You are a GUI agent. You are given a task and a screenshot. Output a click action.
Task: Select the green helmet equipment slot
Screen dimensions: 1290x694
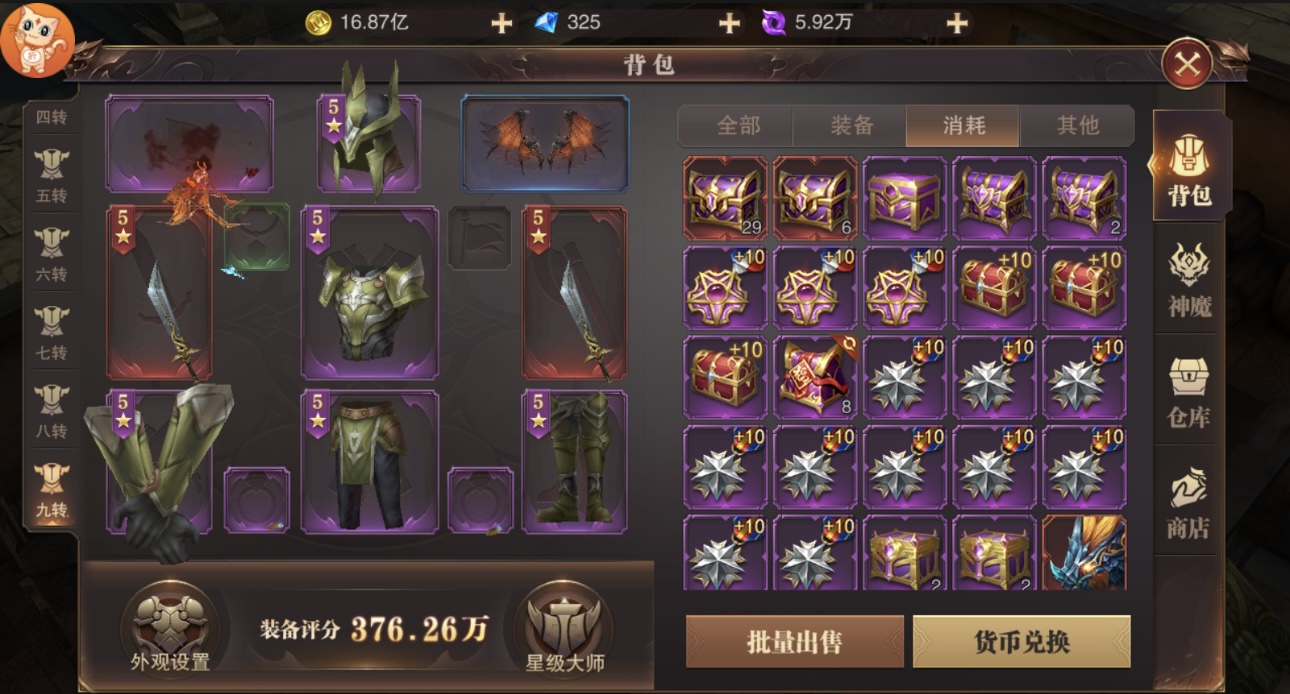369,142
